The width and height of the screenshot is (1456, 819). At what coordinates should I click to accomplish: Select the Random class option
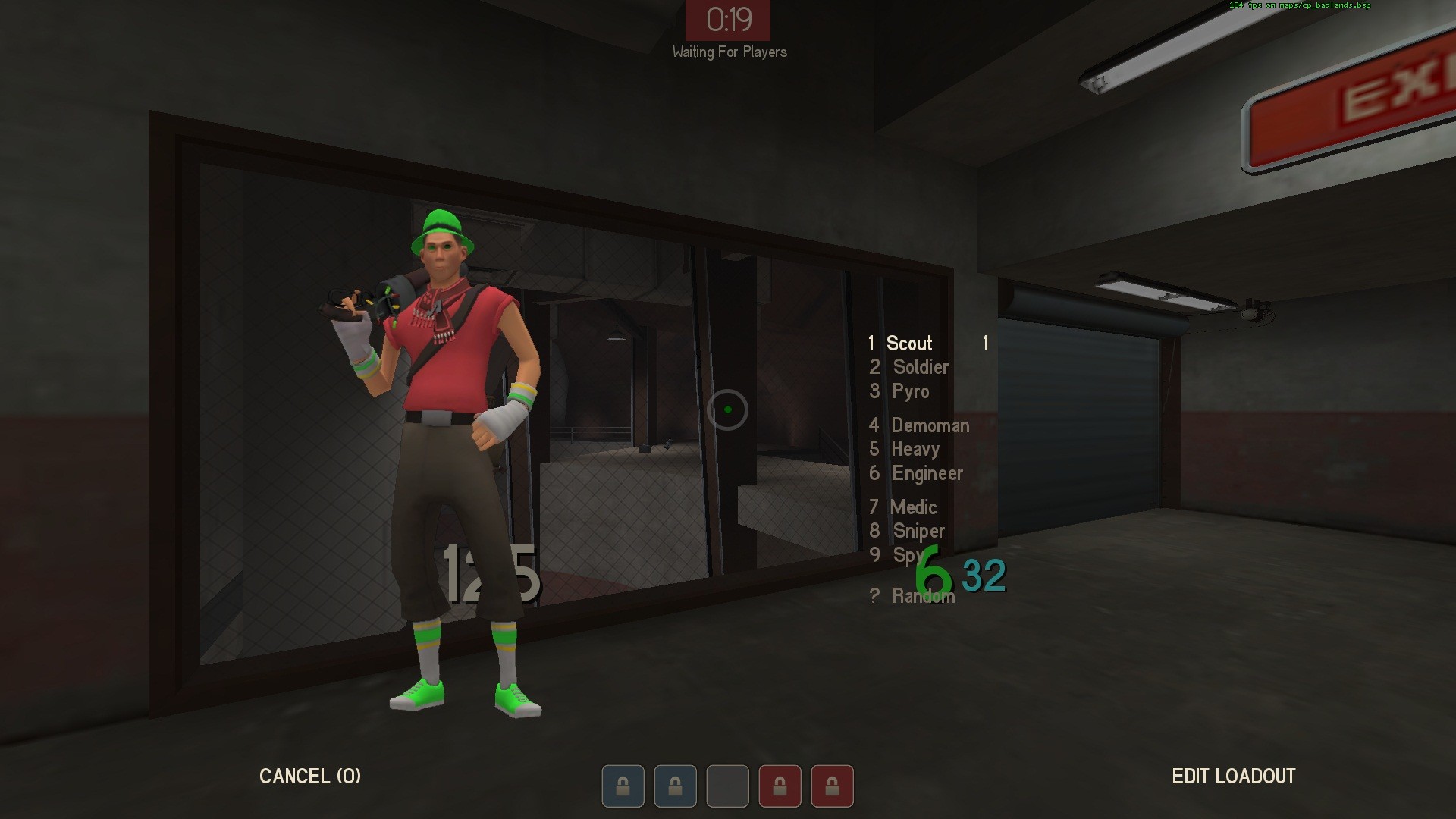923,597
